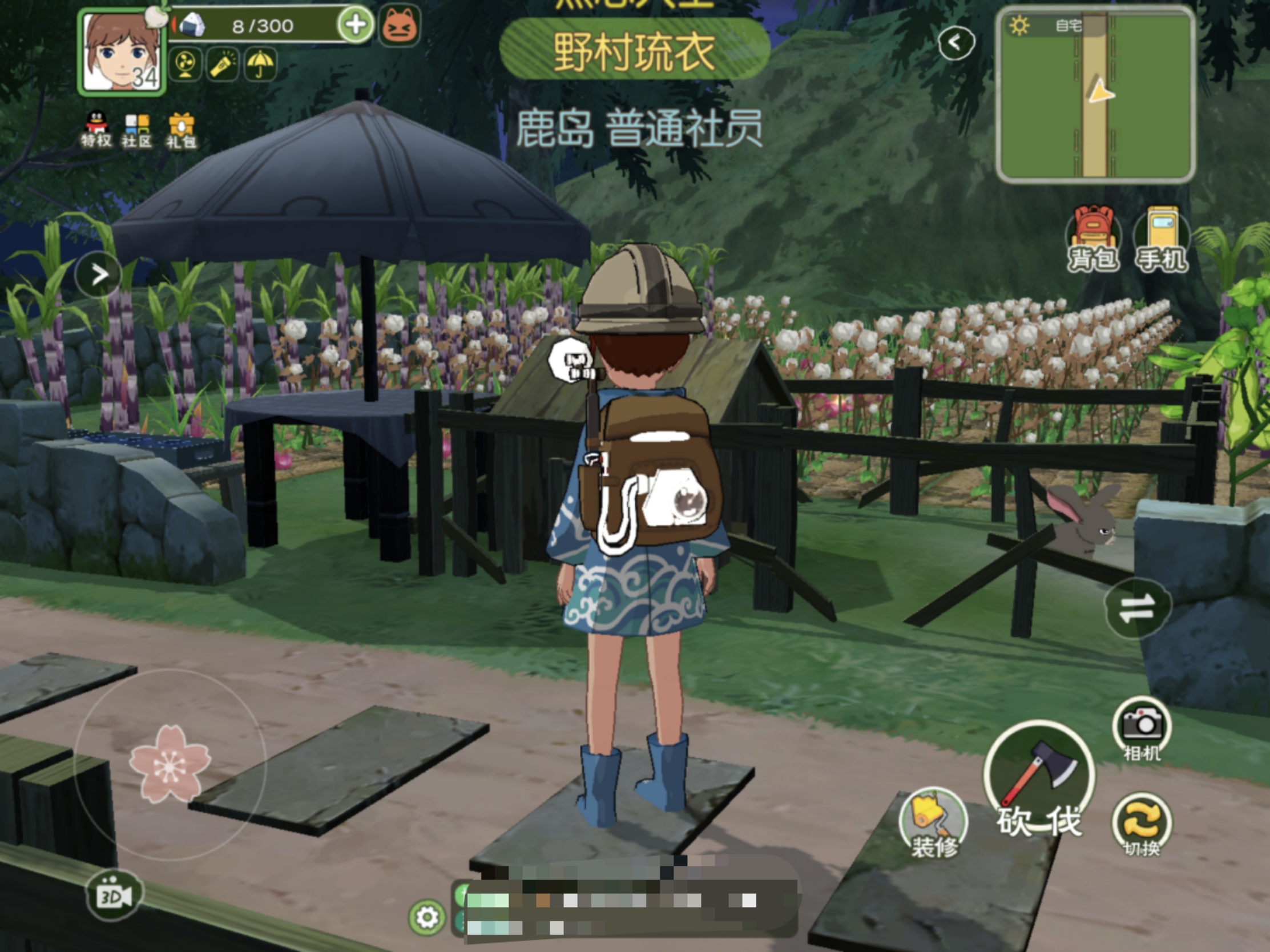Add more stamina with the plus button
Screen dimensions: 1270x952
click(356, 25)
